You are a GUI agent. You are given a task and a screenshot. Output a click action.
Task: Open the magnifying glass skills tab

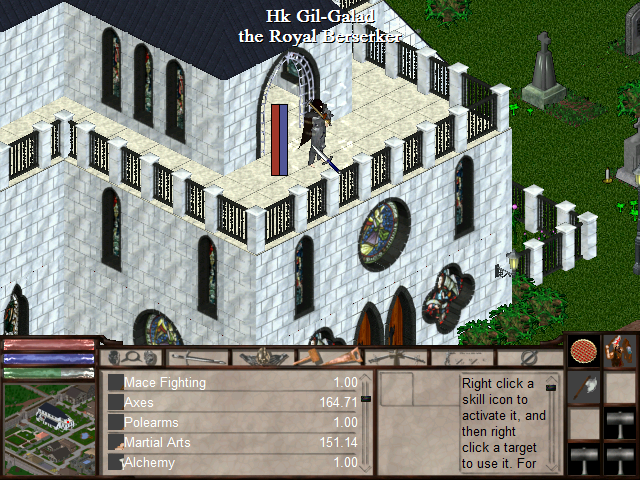tap(133, 357)
